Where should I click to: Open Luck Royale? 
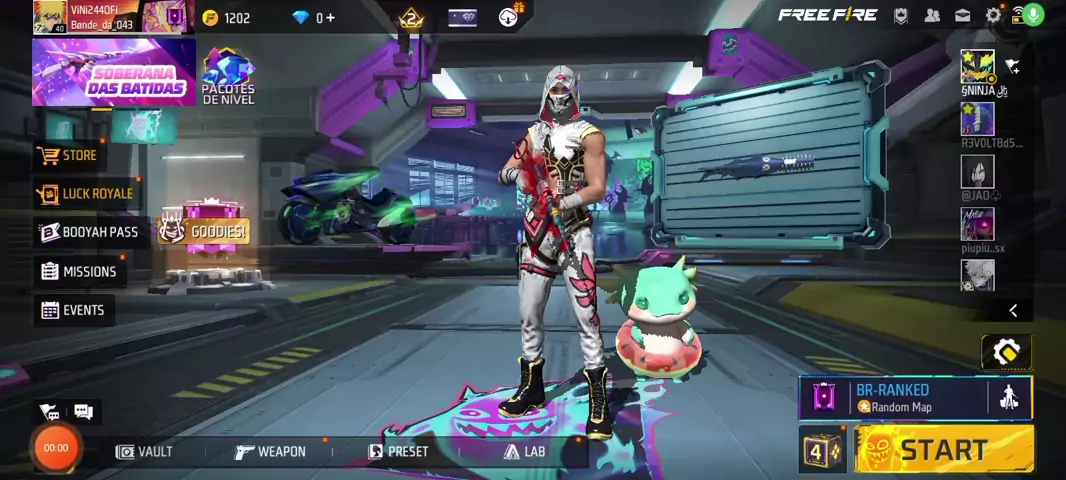86,193
